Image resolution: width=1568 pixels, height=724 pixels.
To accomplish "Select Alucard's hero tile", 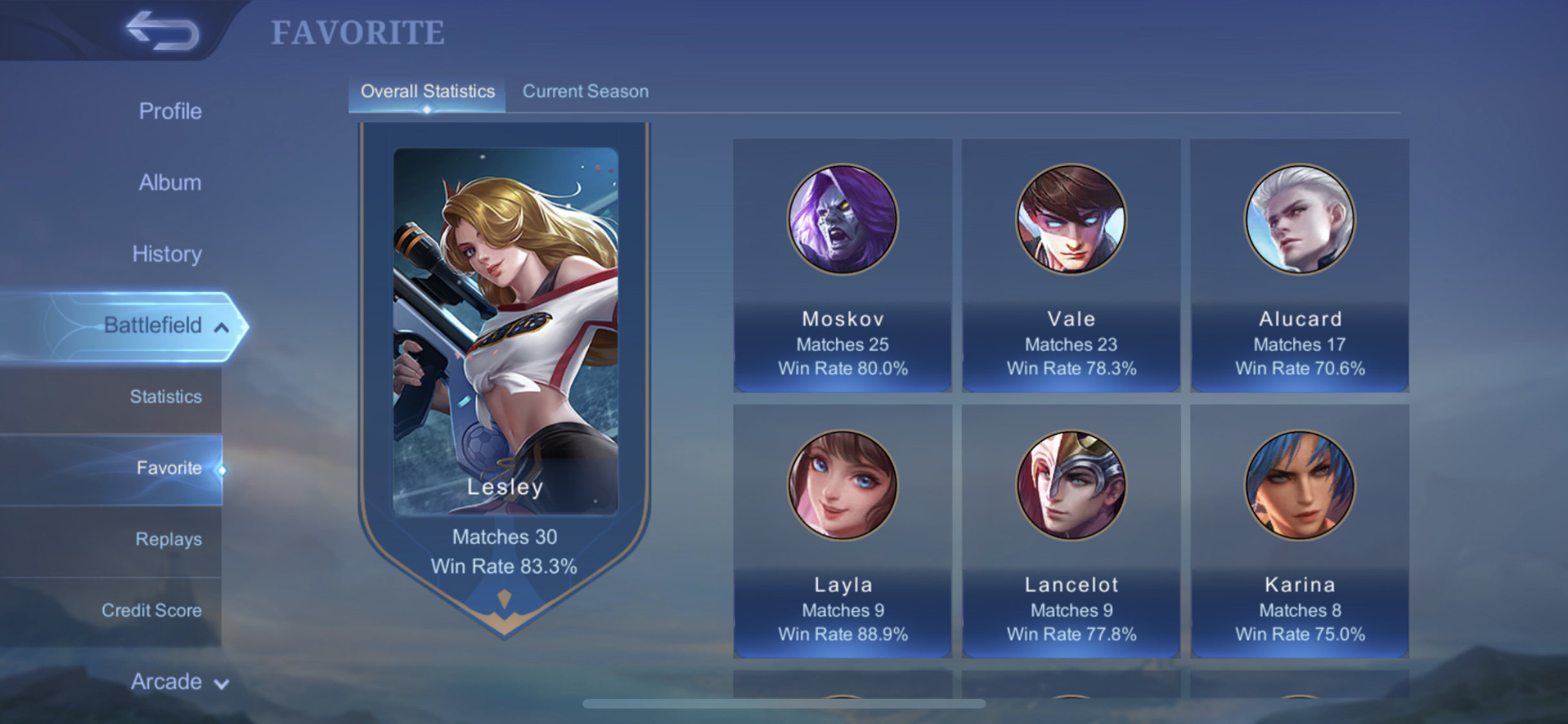I will point(1300,265).
